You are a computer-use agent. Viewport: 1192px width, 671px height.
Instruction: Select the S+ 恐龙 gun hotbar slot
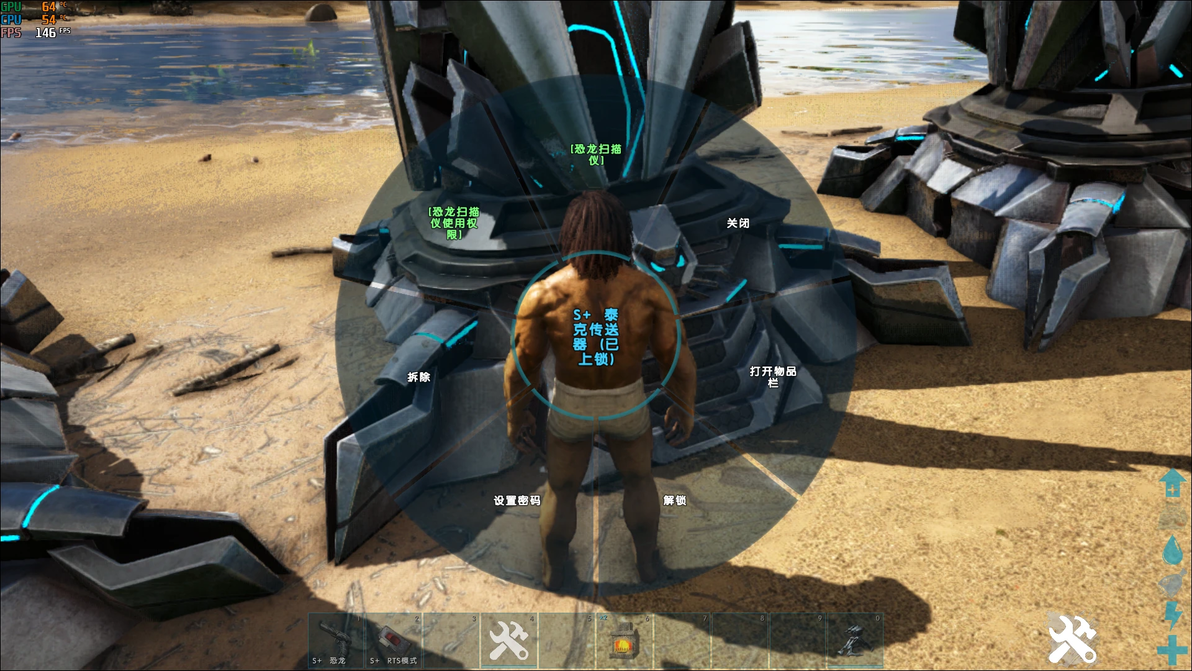336,640
